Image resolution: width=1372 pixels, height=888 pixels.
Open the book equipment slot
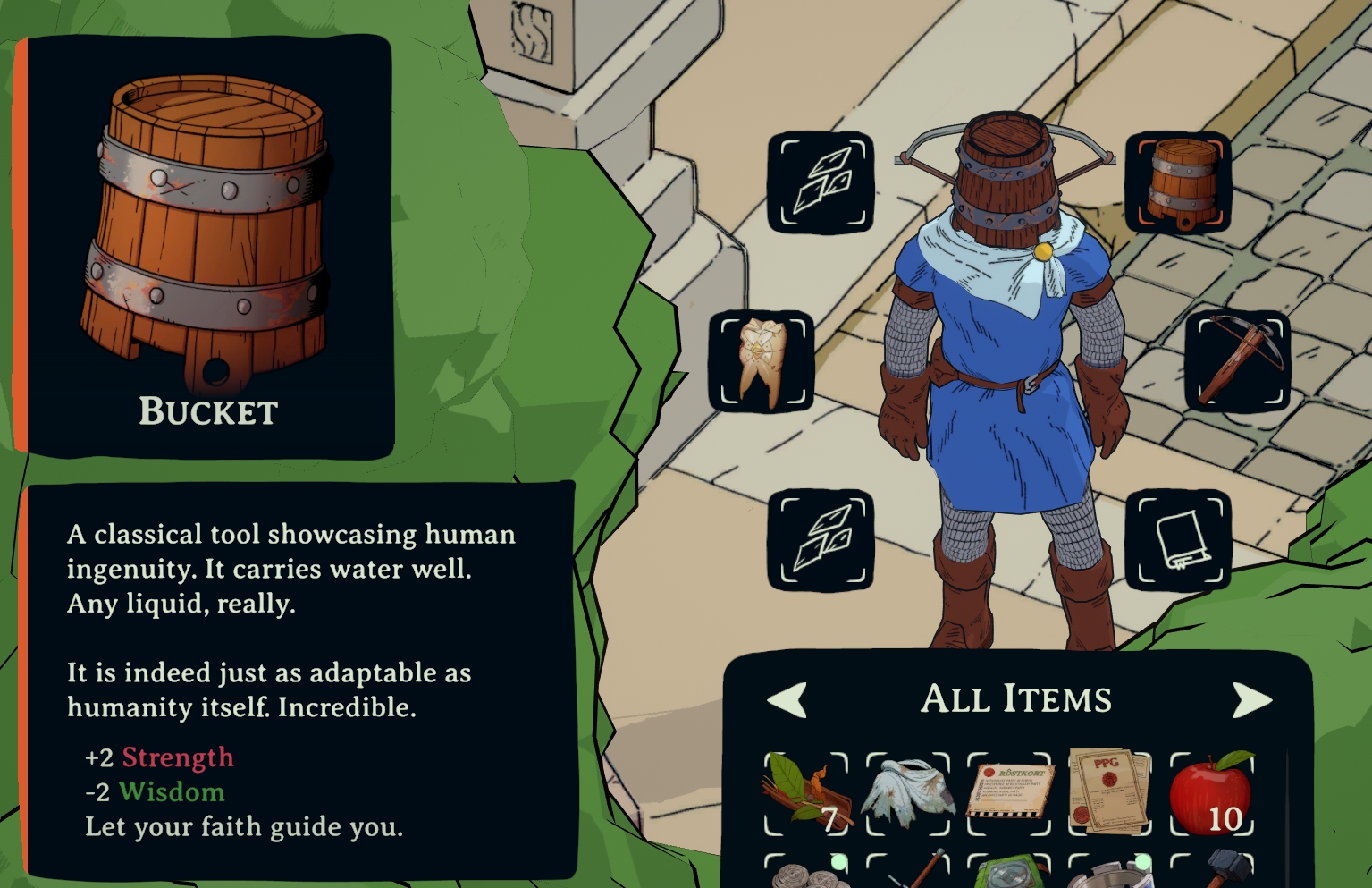click(x=1178, y=539)
